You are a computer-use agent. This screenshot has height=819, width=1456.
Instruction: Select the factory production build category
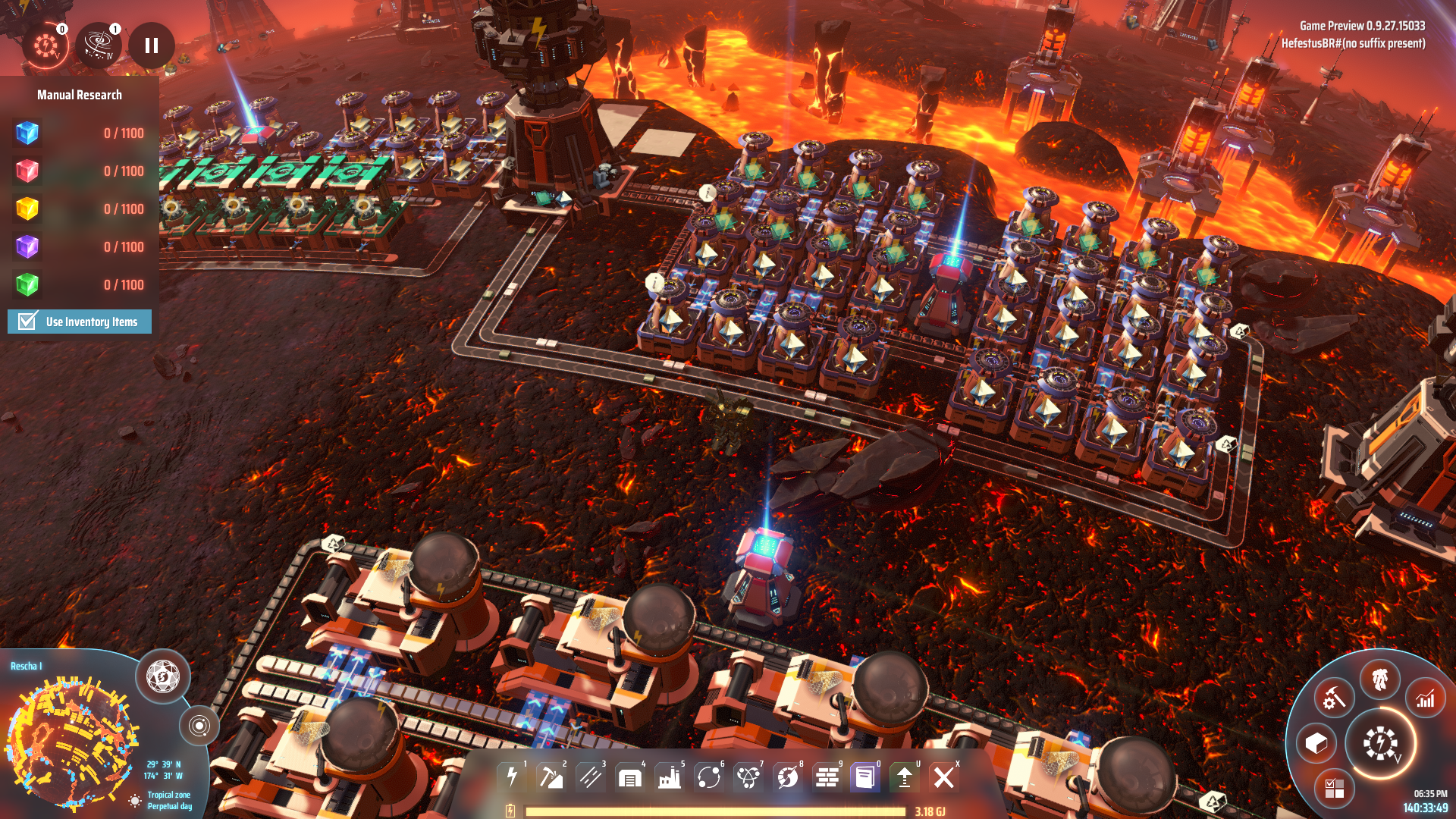[x=670, y=777]
